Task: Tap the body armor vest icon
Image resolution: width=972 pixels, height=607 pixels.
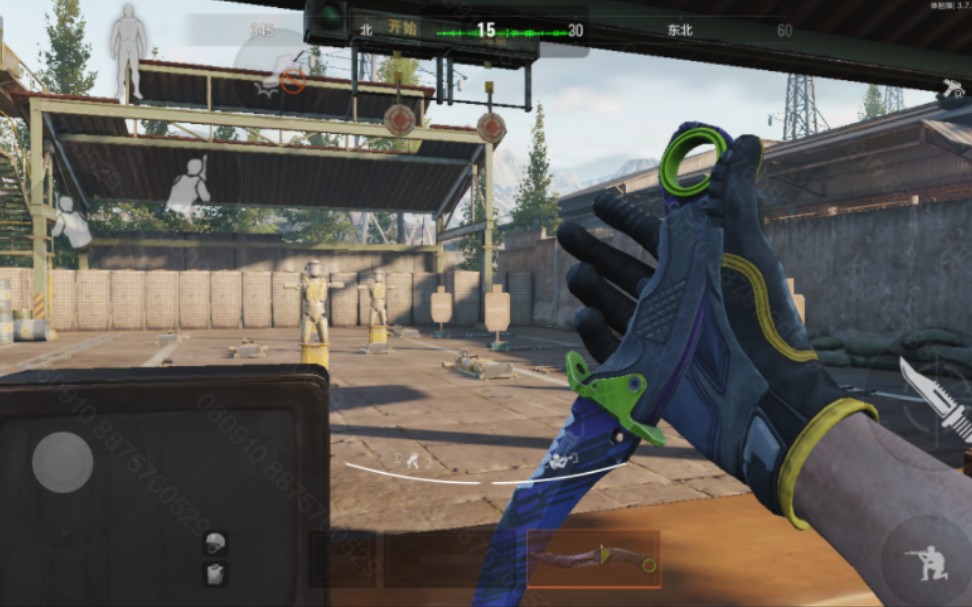Action: click(215, 574)
